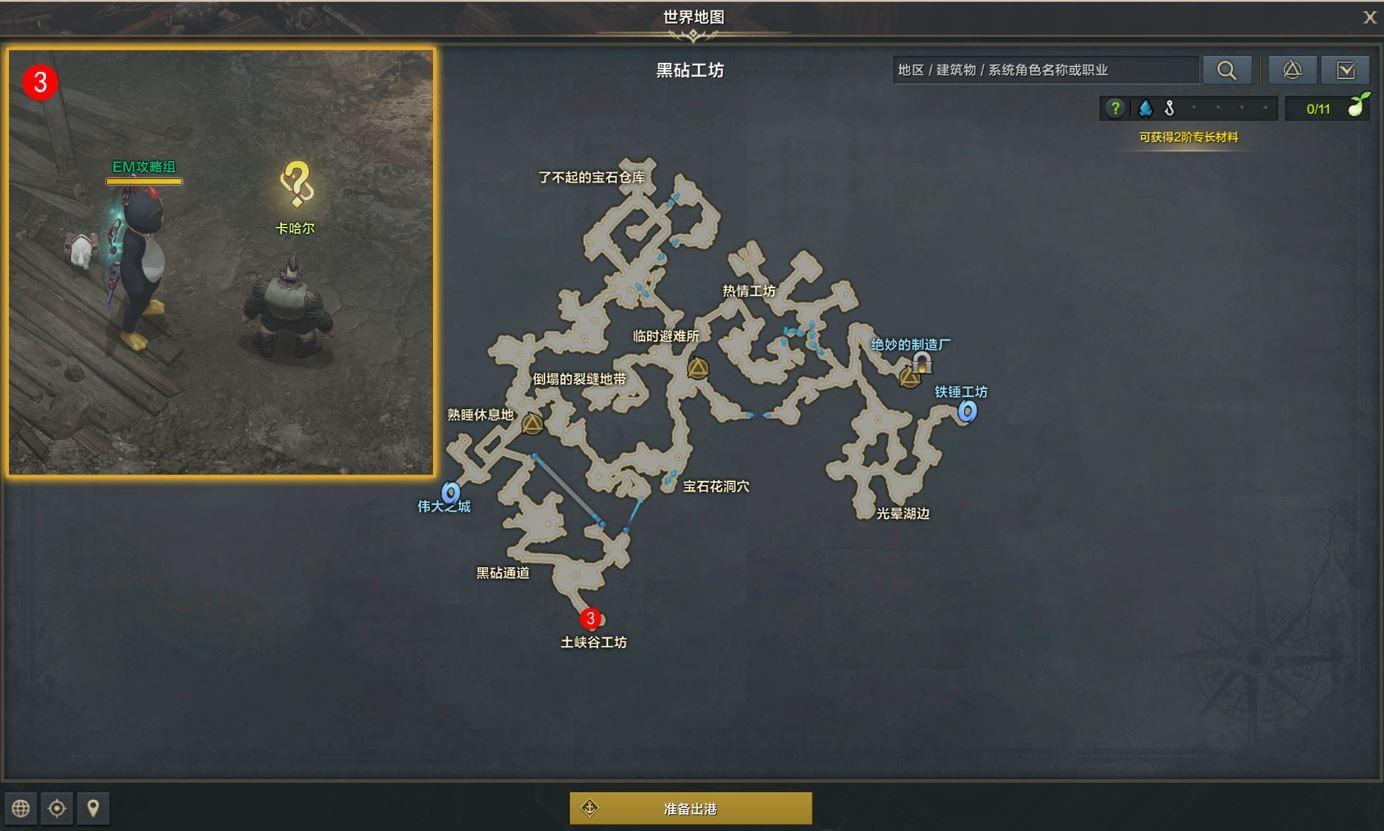1384x831 pixels.
Task: Click the location search input field
Action: pyautogui.click(x=1045, y=70)
